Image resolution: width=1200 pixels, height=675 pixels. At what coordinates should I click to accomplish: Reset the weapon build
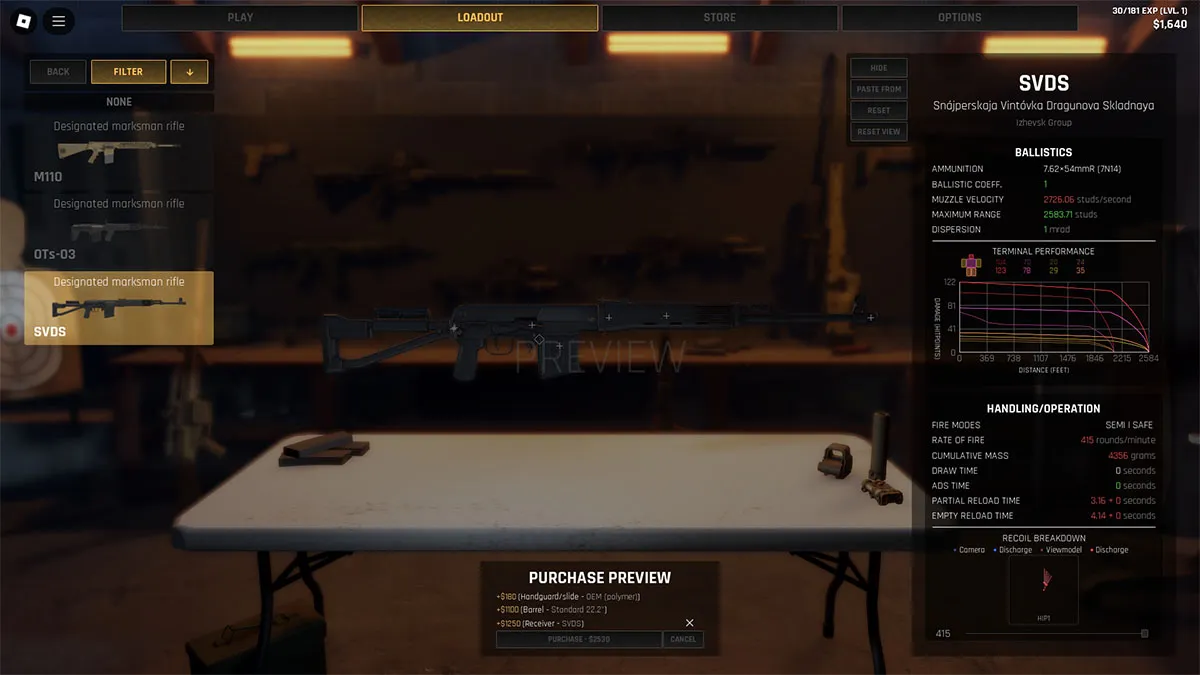pyautogui.click(x=879, y=110)
